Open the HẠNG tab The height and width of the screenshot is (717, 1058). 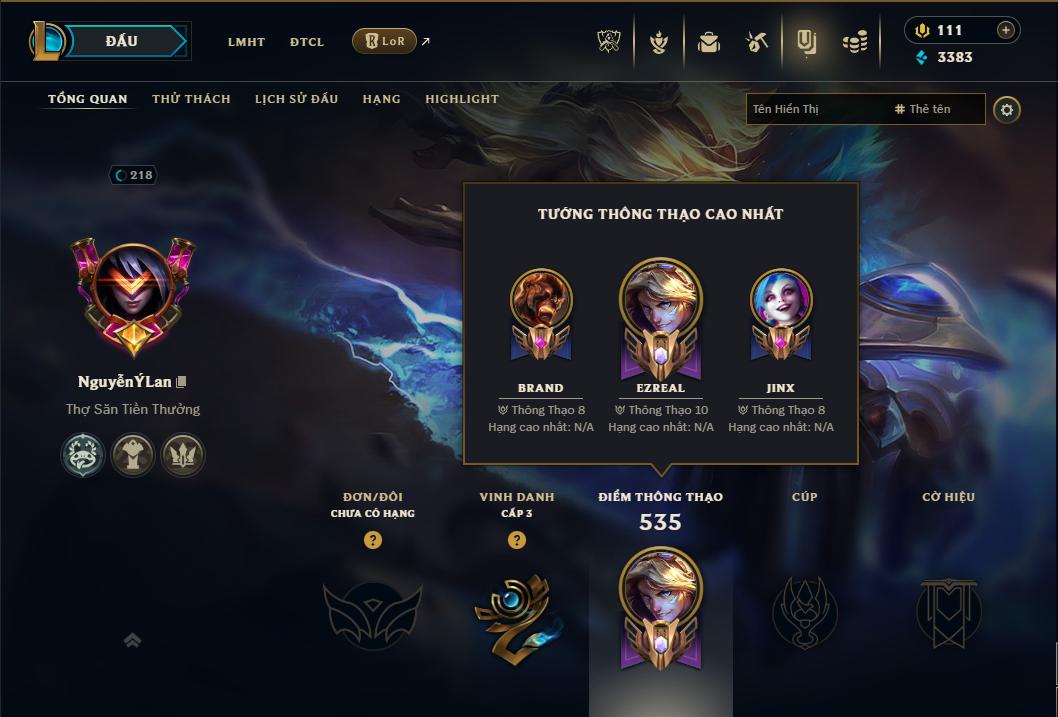point(381,99)
